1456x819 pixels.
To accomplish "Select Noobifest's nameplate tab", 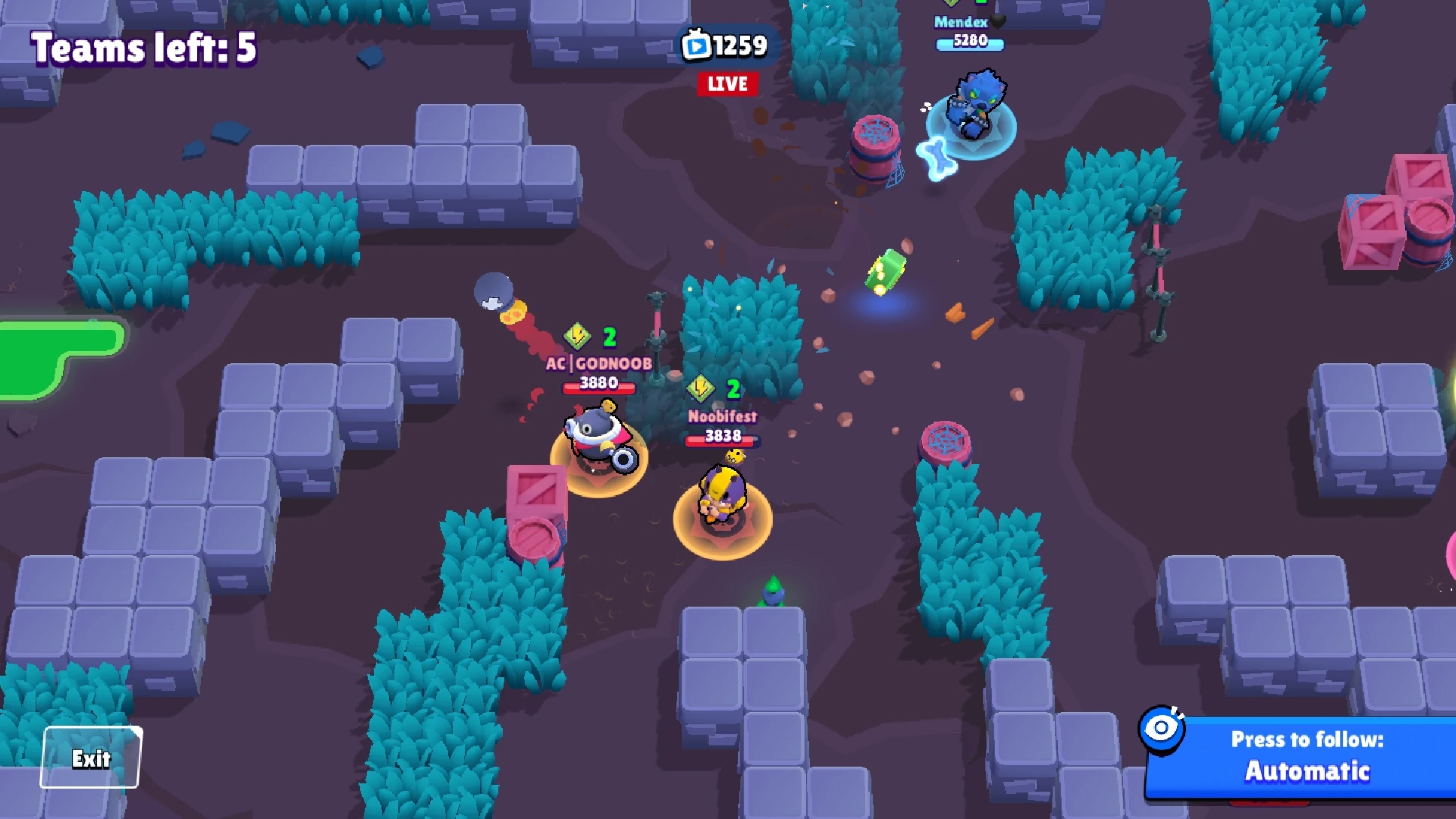I will coord(720,416).
